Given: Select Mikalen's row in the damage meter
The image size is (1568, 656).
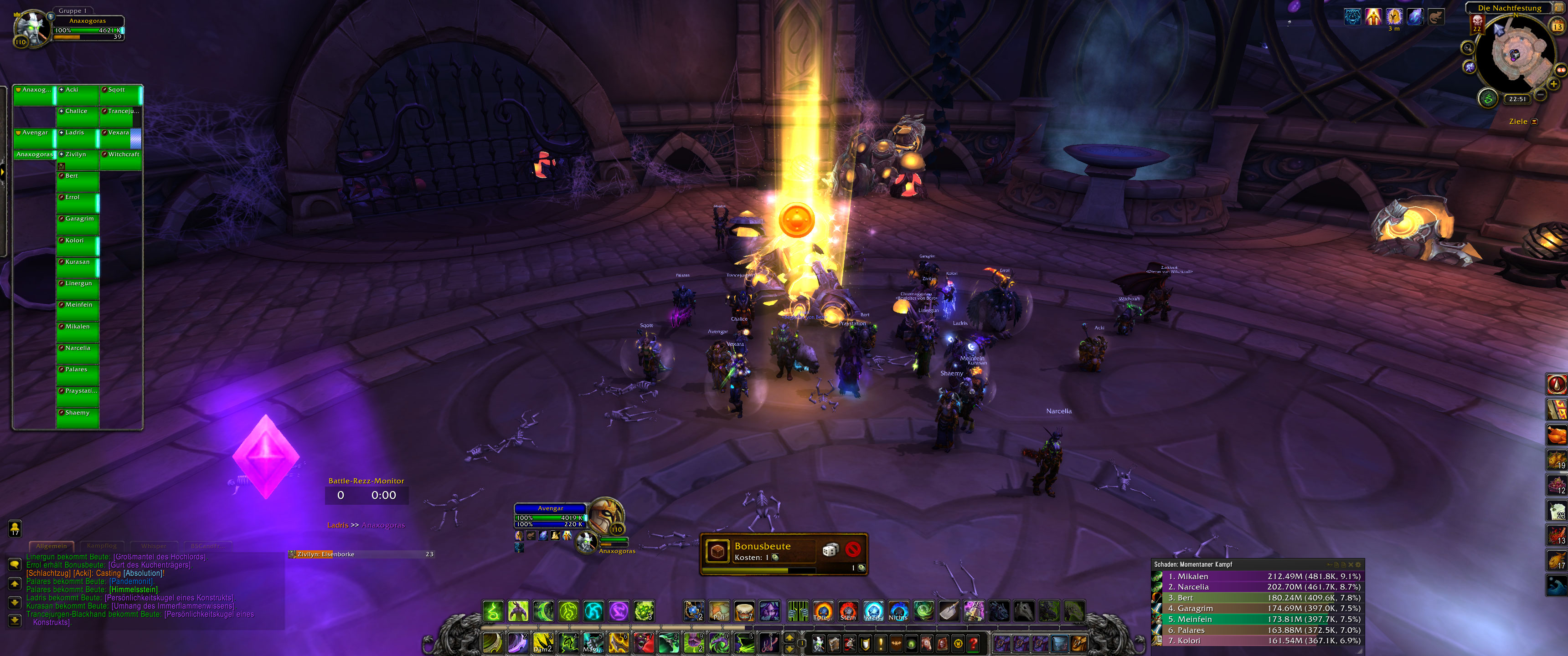Looking at the screenshot, I should pyautogui.click(x=1257, y=576).
